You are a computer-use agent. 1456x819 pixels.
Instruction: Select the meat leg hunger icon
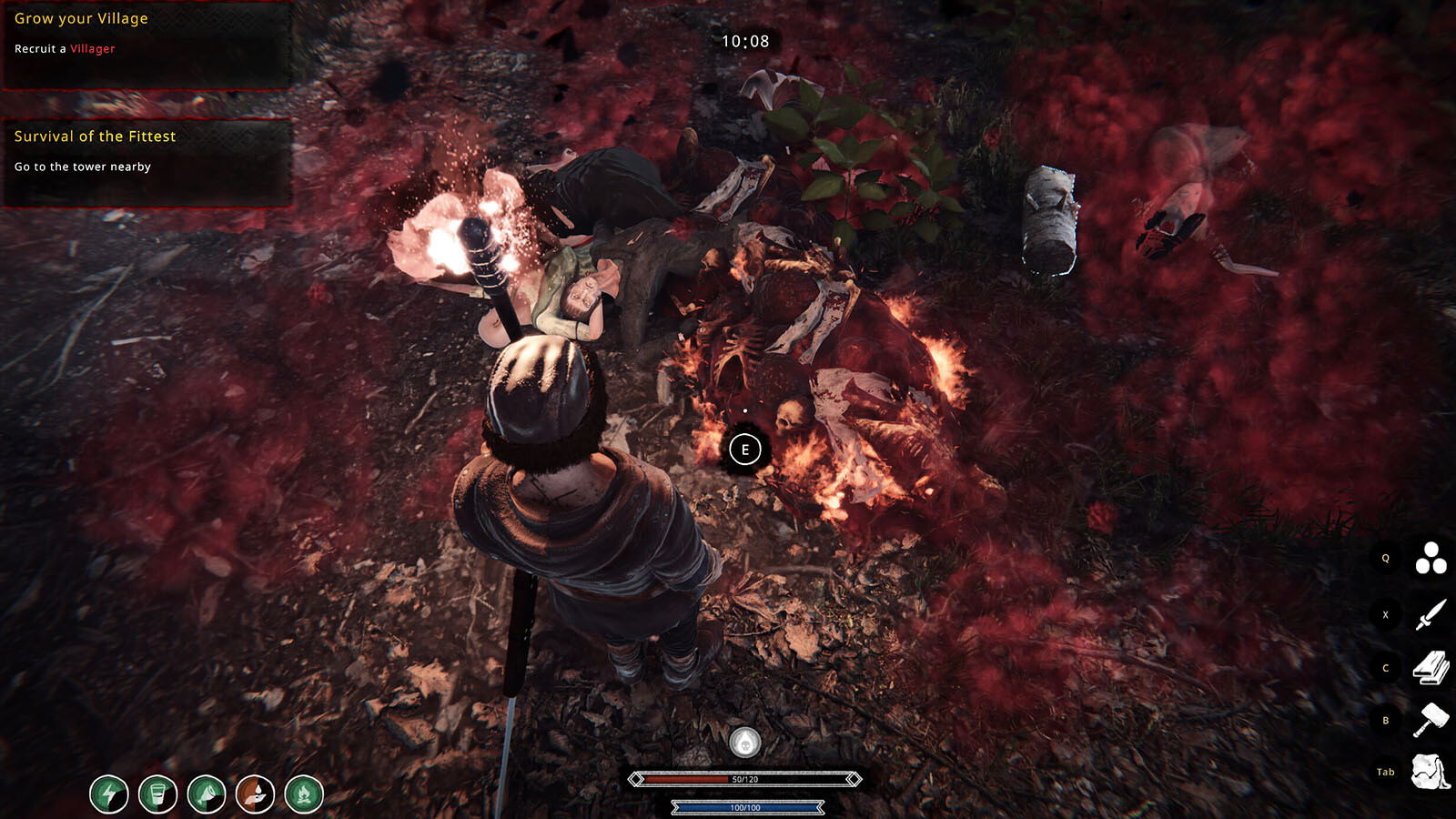[x=207, y=794]
